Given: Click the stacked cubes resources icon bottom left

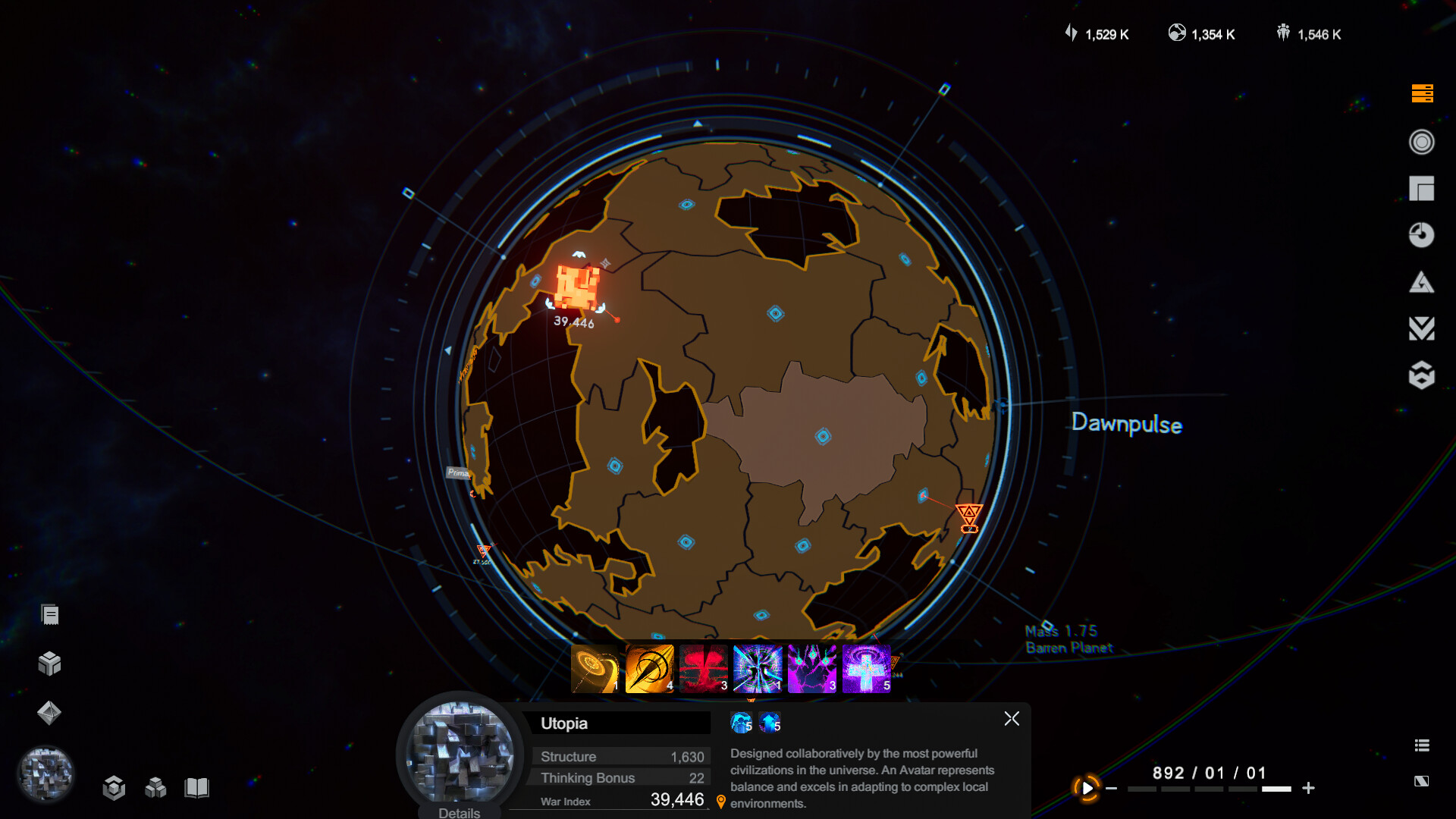Looking at the screenshot, I should [x=157, y=787].
